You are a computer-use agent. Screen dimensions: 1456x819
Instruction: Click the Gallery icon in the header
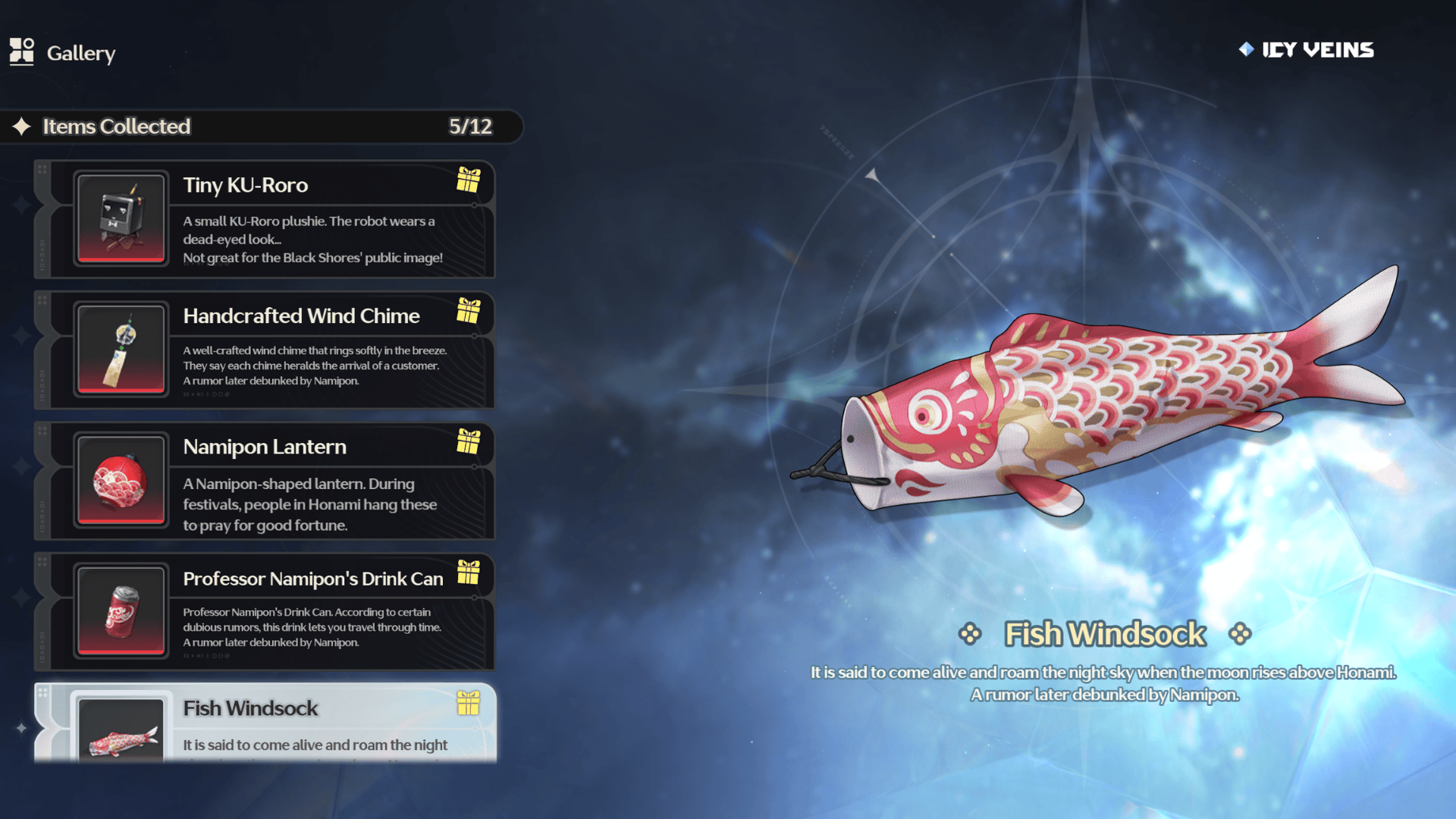tap(22, 52)
